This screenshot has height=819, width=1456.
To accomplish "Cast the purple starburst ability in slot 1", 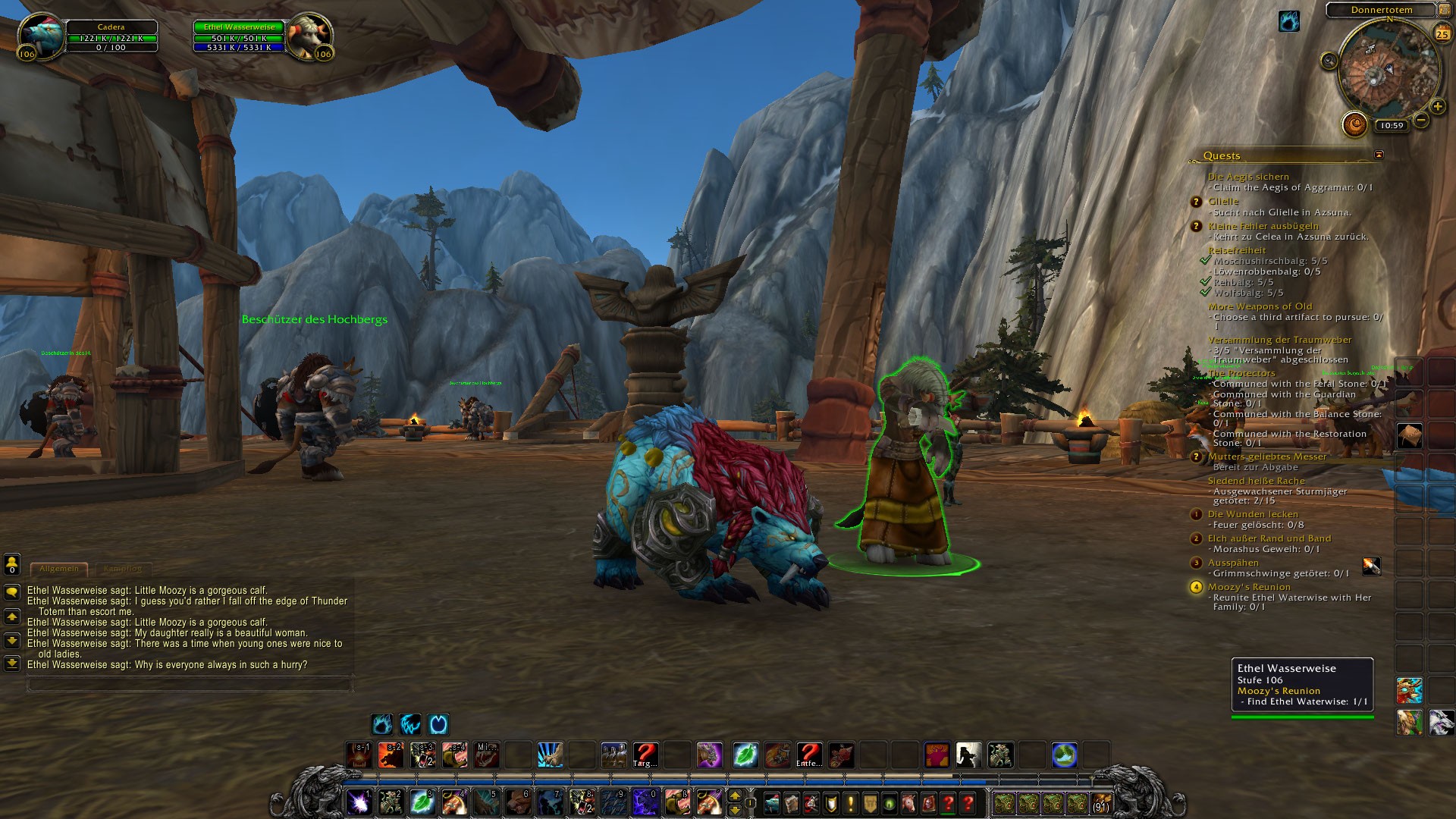I will click(358, 801).
